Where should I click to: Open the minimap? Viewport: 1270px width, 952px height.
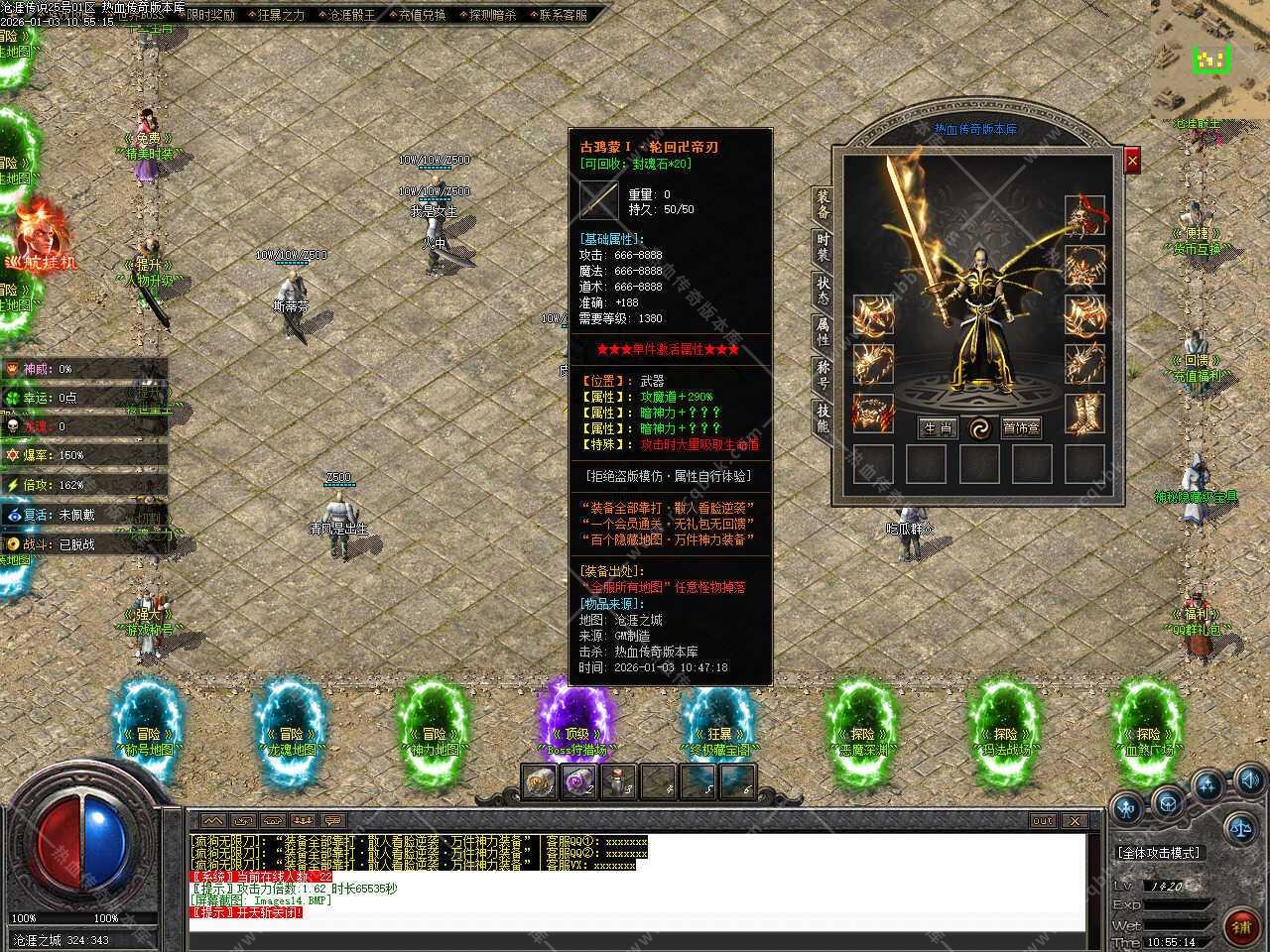click(x=1210, y=59)
